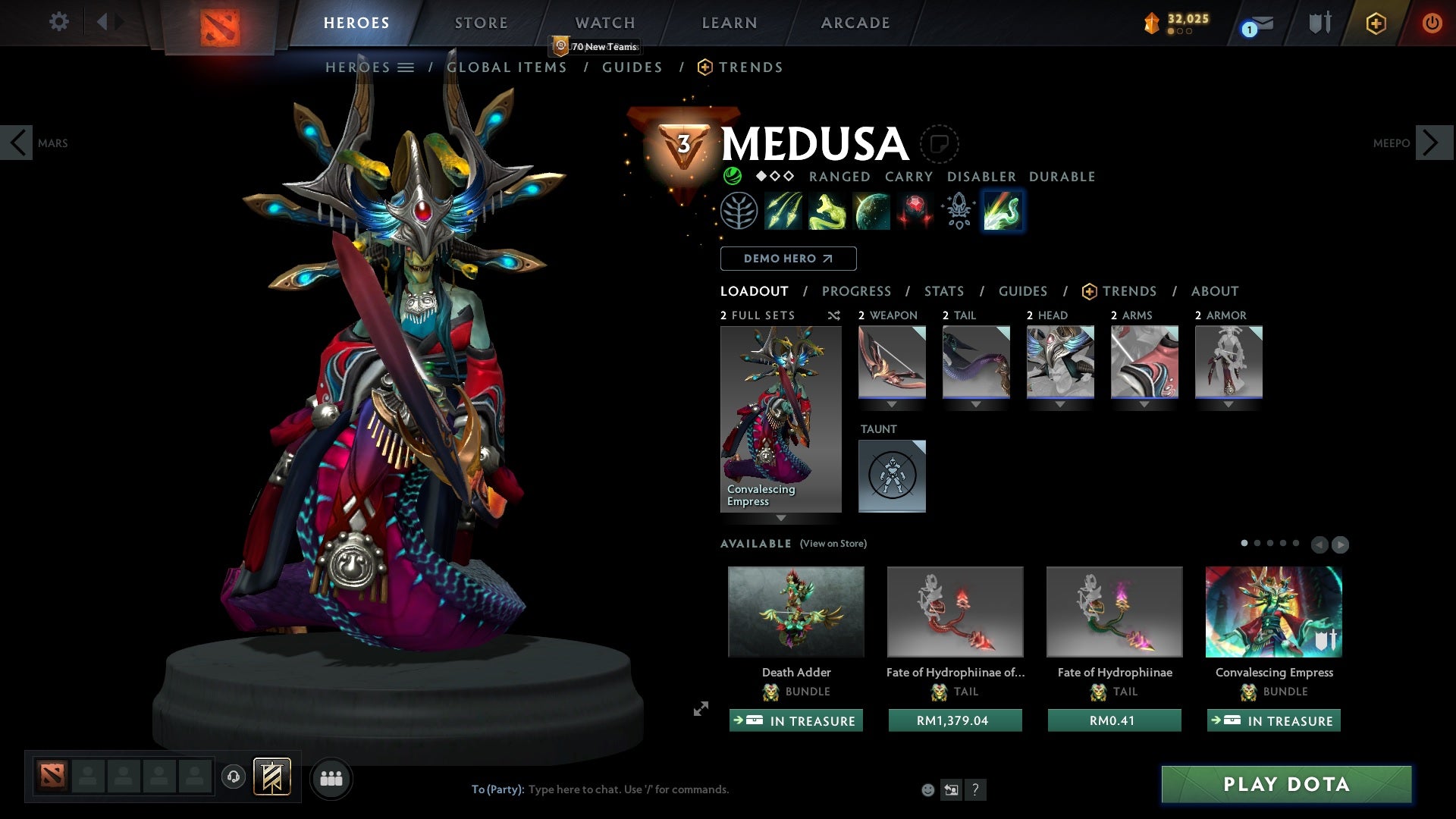Open the settings gear icon
This screenshot has width=1456, height=819.
58,23
